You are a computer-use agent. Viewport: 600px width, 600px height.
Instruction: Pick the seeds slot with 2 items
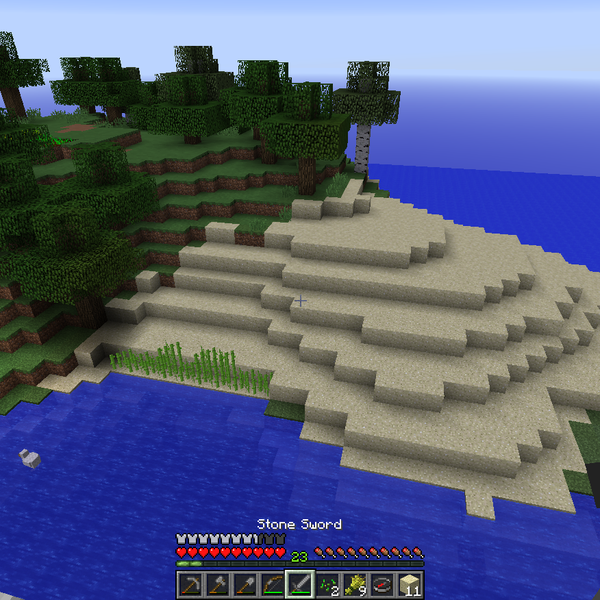coord(327,584)
